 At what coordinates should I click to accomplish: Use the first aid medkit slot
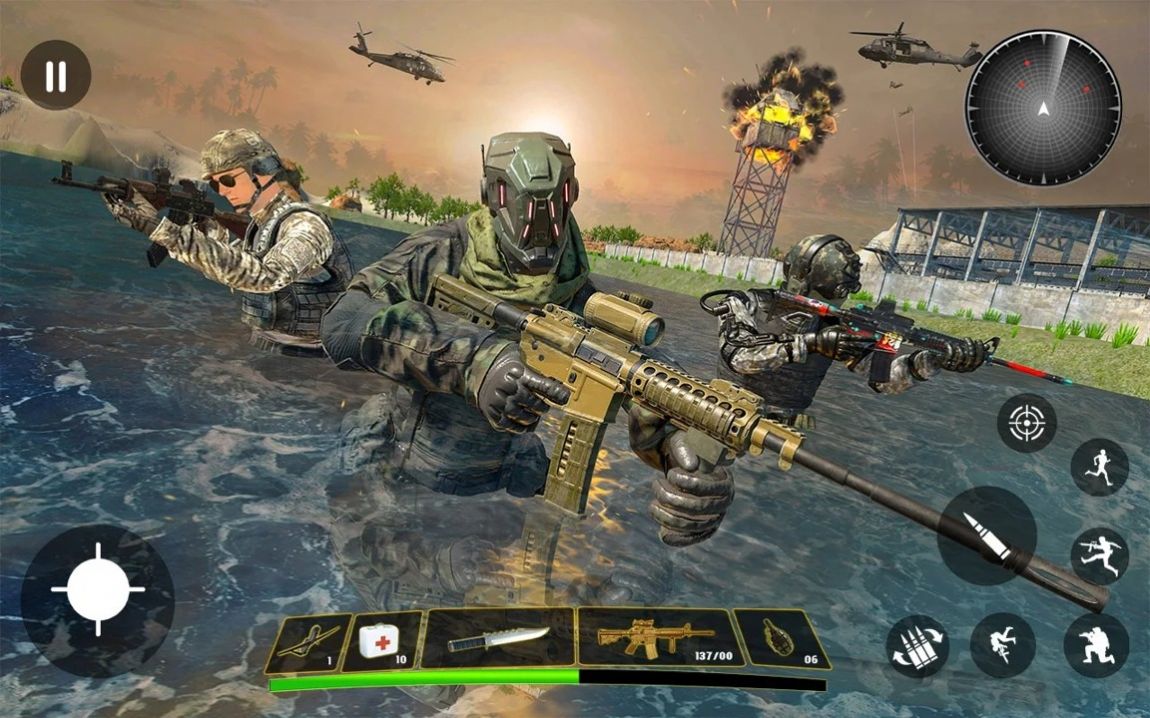(x=381, y=641)
